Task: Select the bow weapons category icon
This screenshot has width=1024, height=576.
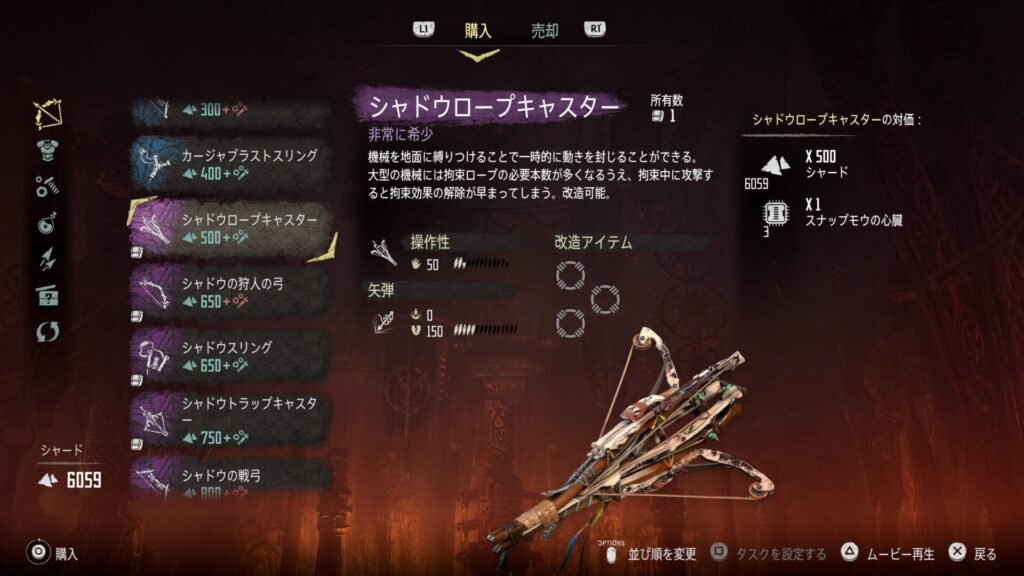Action: pos(47,115)
